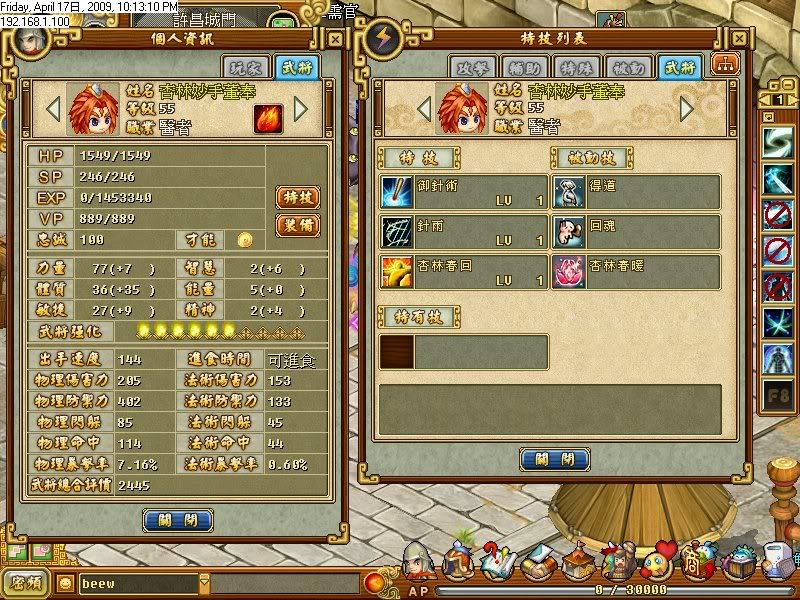Open the skill tree diagram button
This screenshot has height=600, width=800.
click(721, 66)
